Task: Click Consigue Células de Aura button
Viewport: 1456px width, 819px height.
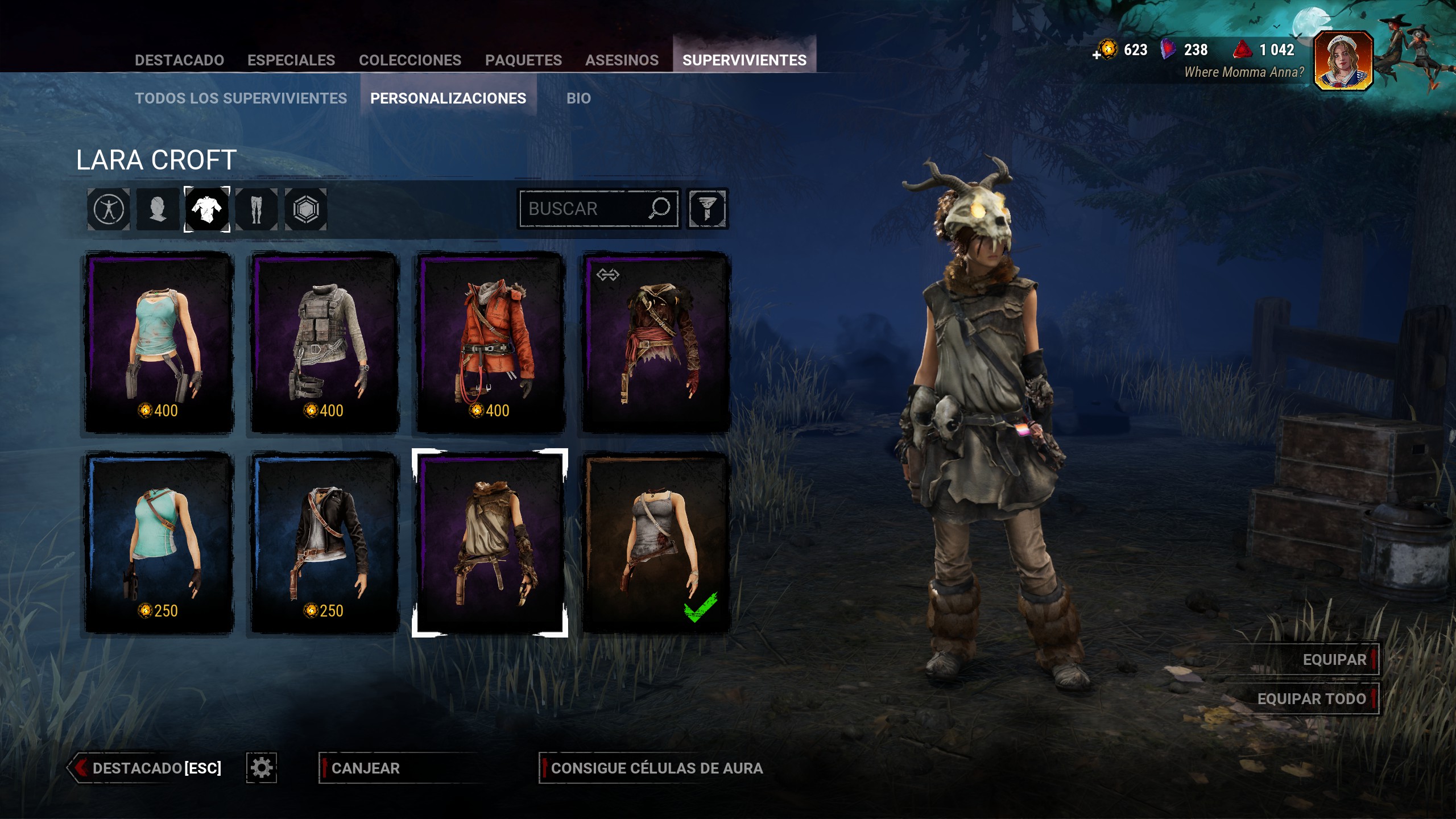Action: point(656,768)
